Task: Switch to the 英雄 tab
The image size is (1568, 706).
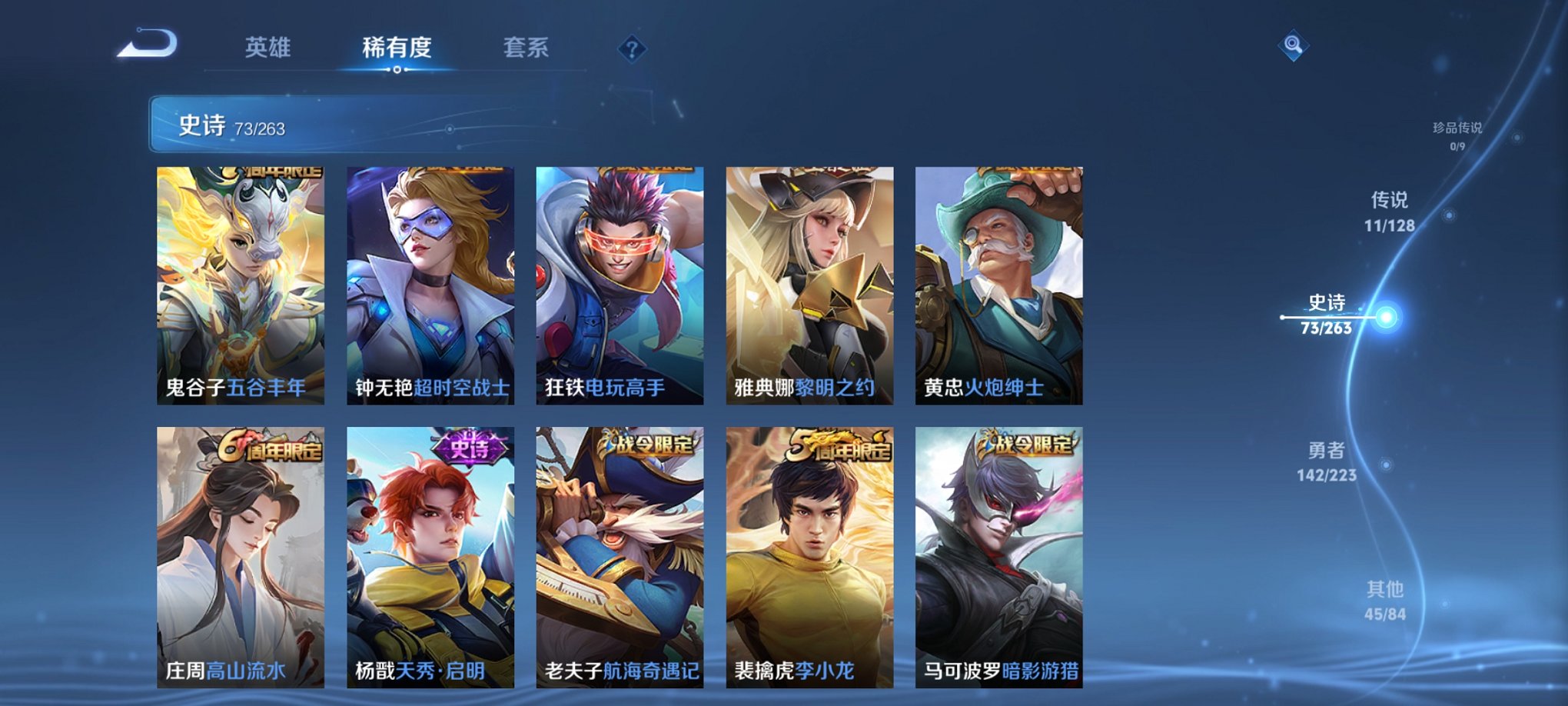Action: pyautogui.click(x=267, y=48)
